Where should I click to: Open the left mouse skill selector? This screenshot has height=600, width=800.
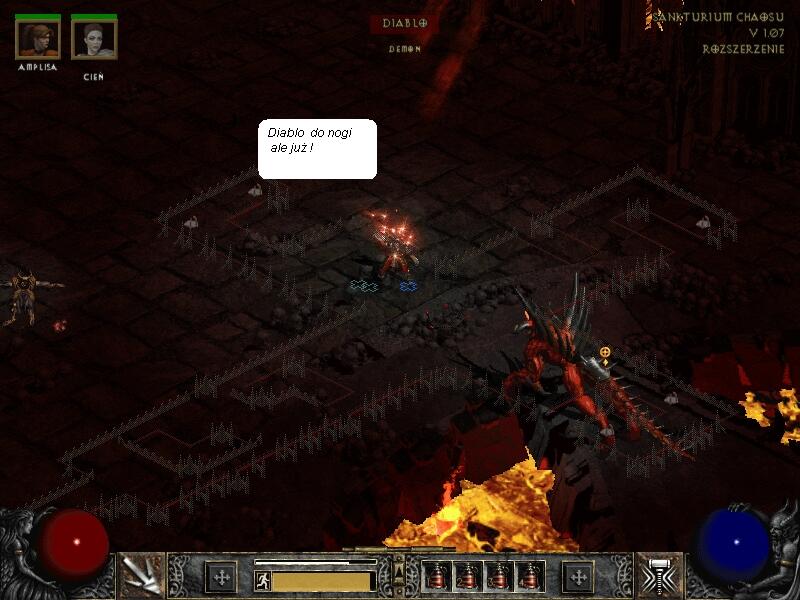point(141,575)
